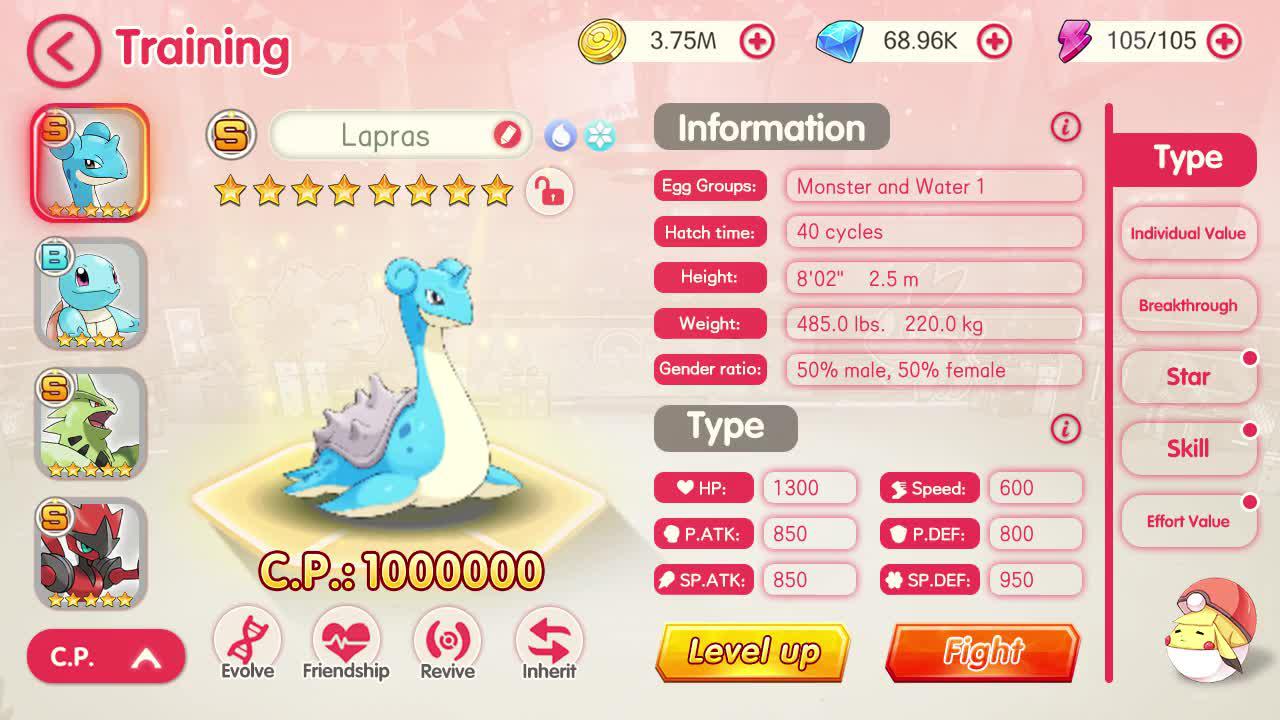Open the Individual Value screen

[x=1188, y=233]
